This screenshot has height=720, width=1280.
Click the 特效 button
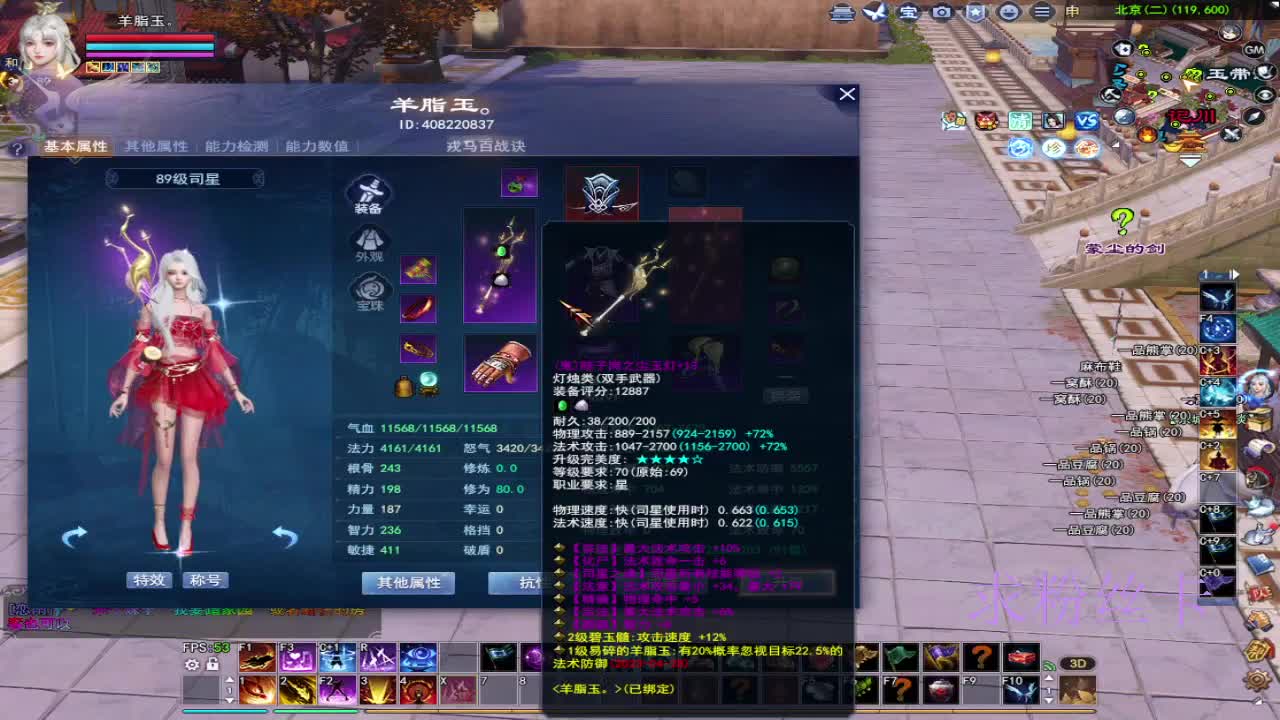[148, 580]
